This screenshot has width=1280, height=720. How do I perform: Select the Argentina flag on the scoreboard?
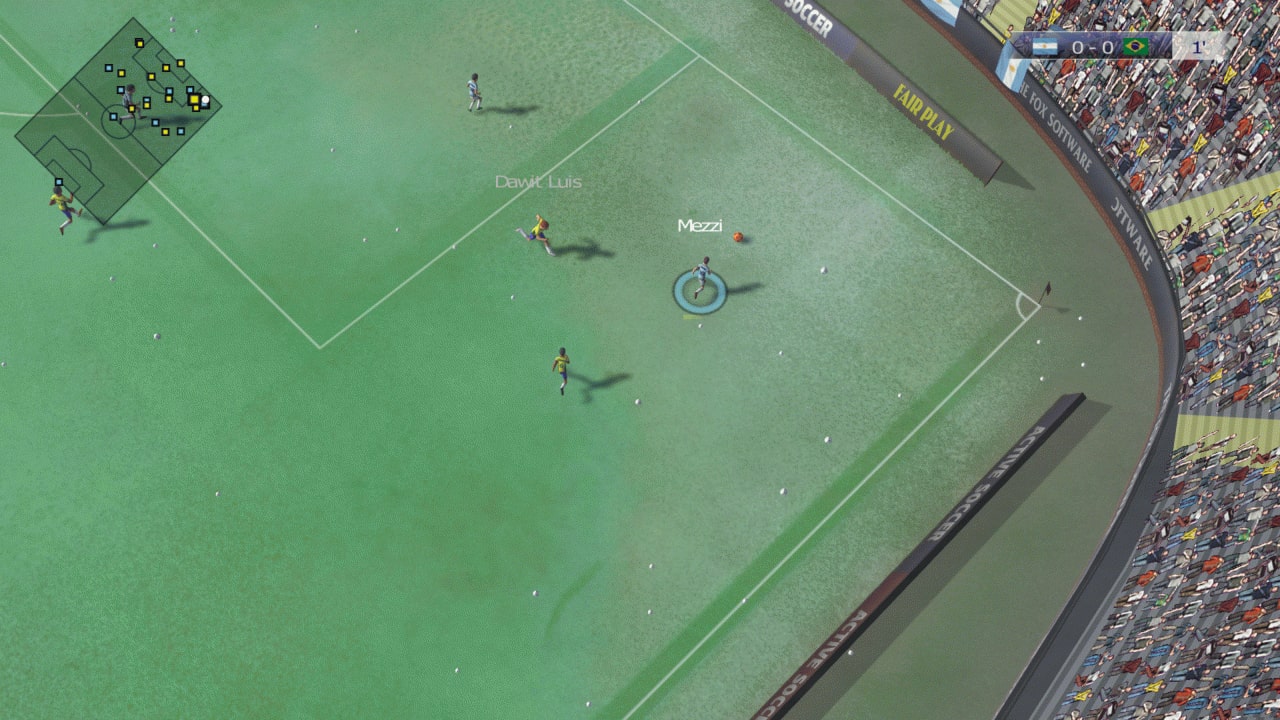coord(1046,46)
